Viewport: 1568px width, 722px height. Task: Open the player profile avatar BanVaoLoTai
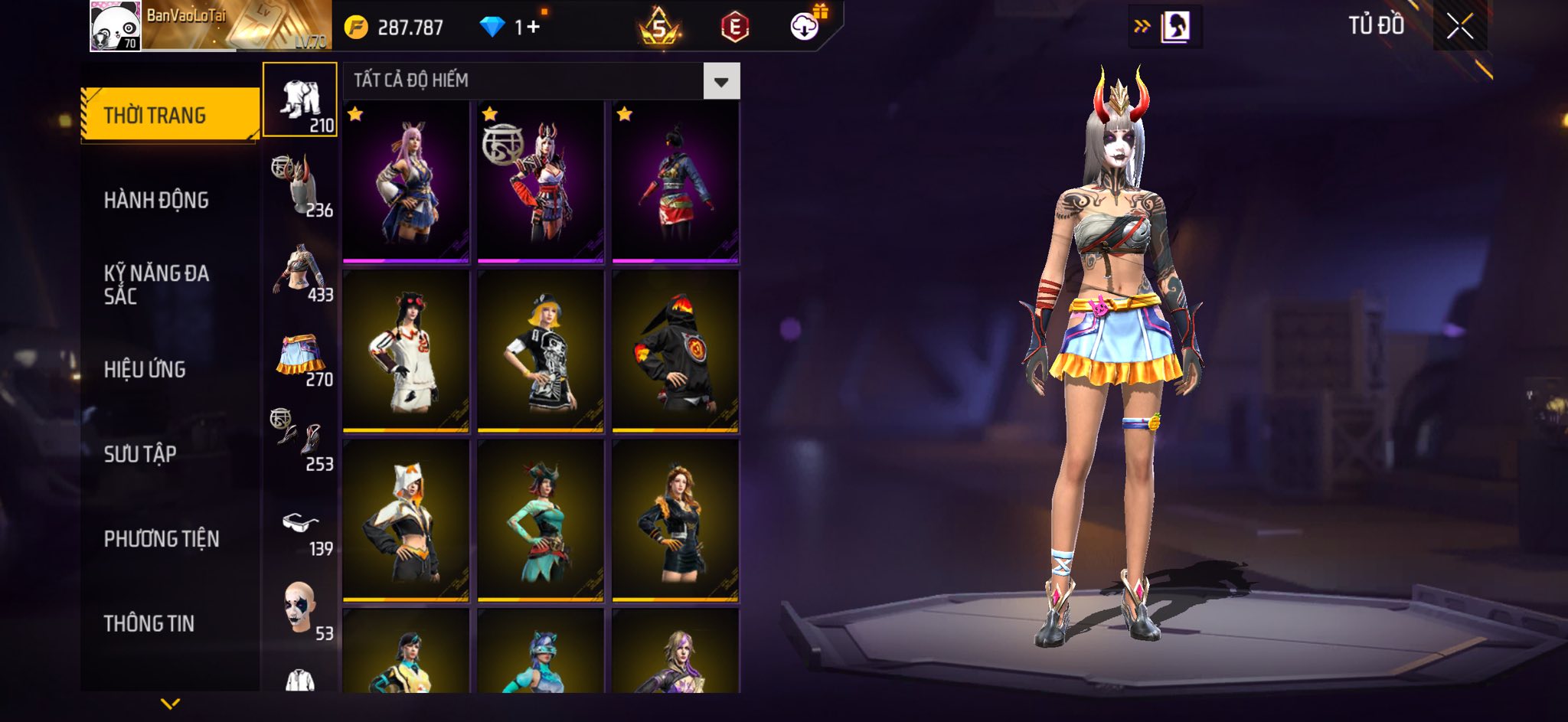click(x=116, y=26)
